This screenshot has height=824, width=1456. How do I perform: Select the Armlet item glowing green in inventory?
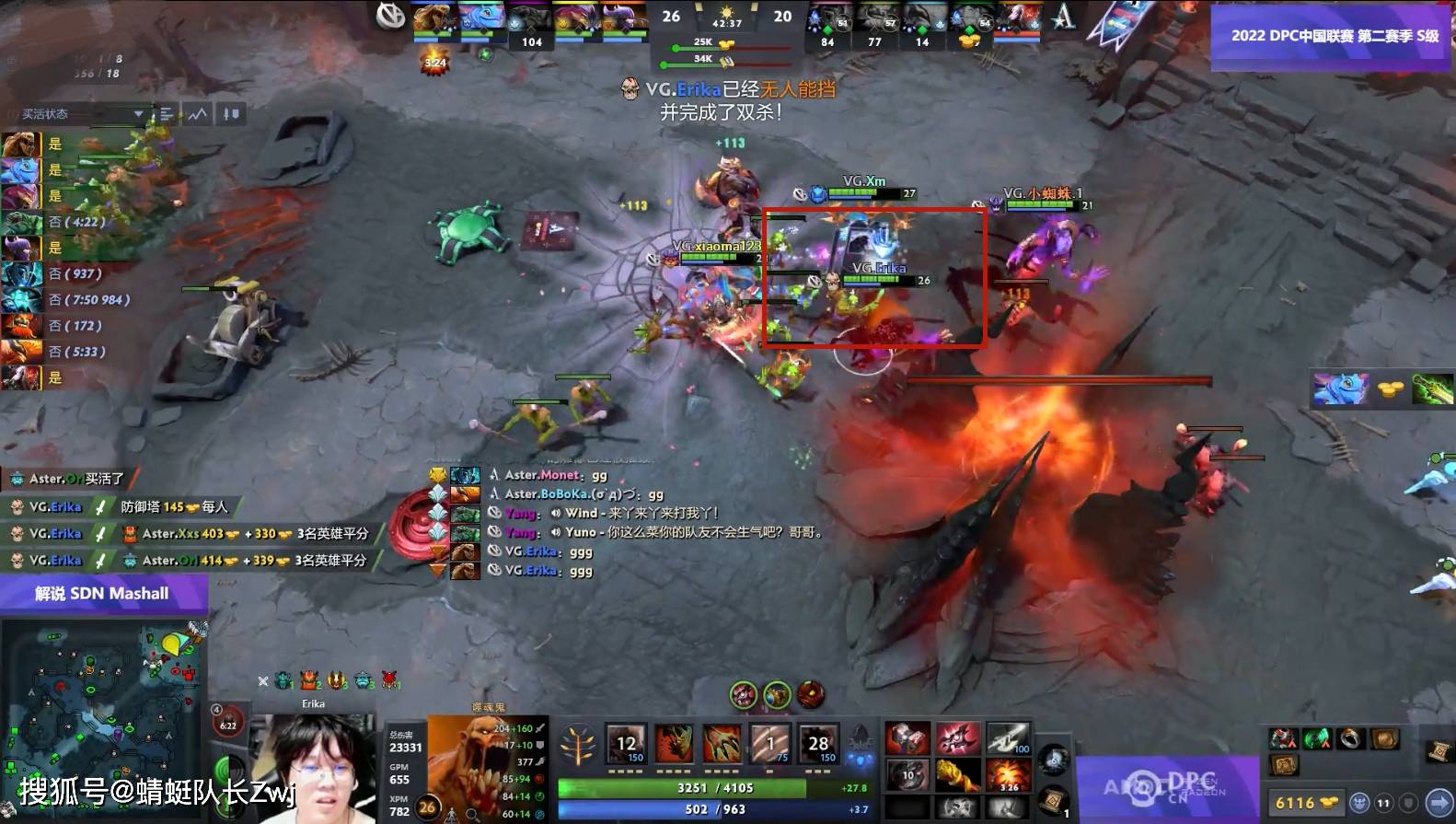point(1317,738)
